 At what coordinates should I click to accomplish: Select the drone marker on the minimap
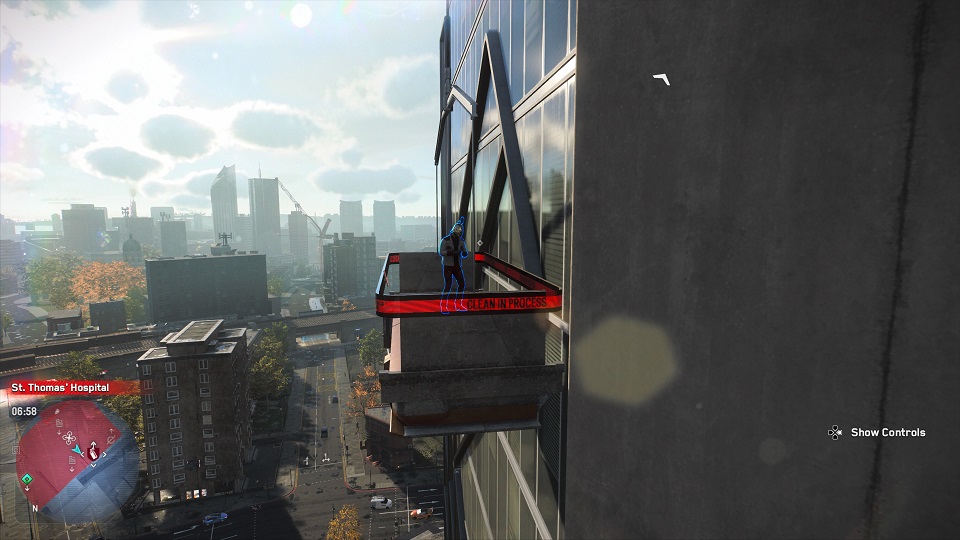pyautogui.click(x=69, y=437)
